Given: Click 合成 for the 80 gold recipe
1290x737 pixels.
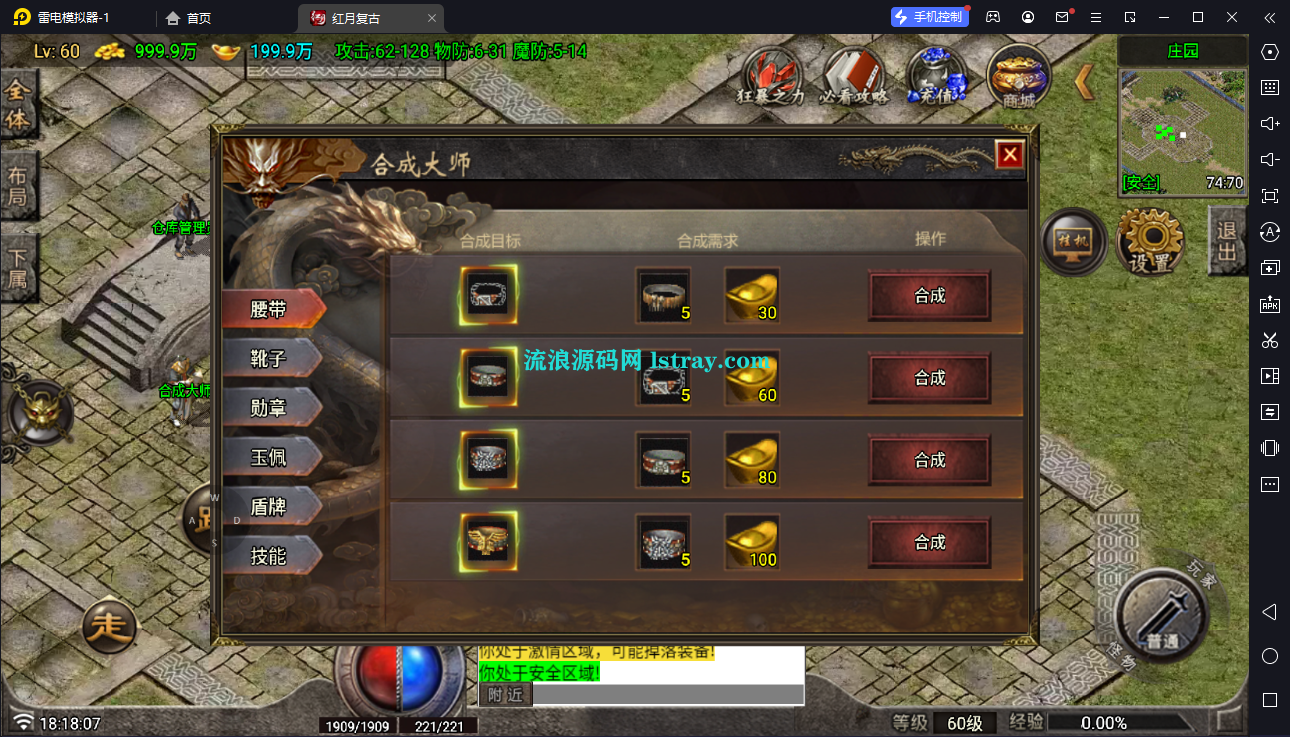Looking at the screenshot, I should [x=929, y=460].
